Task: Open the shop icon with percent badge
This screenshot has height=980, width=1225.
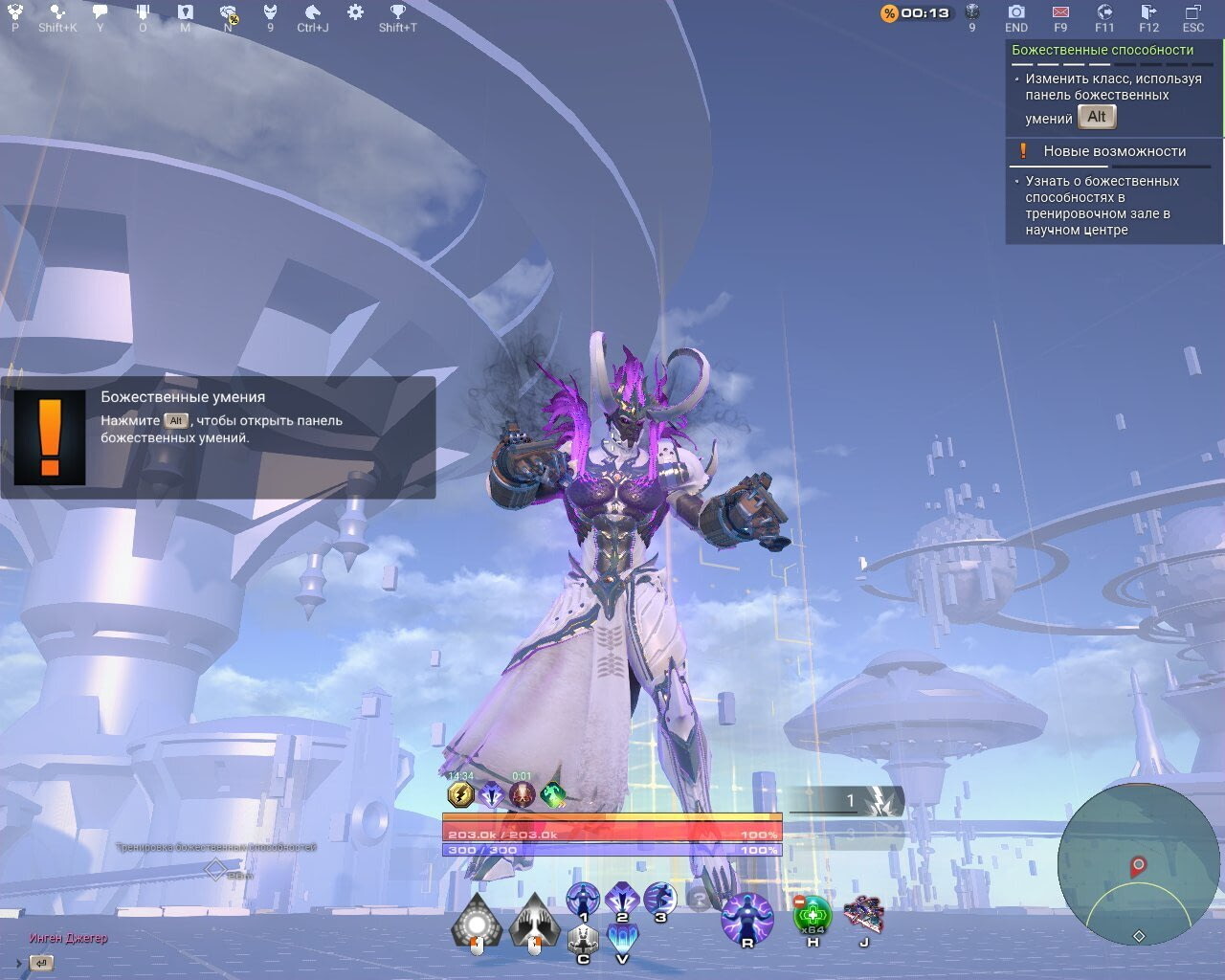Action: [x=230, y=13]
